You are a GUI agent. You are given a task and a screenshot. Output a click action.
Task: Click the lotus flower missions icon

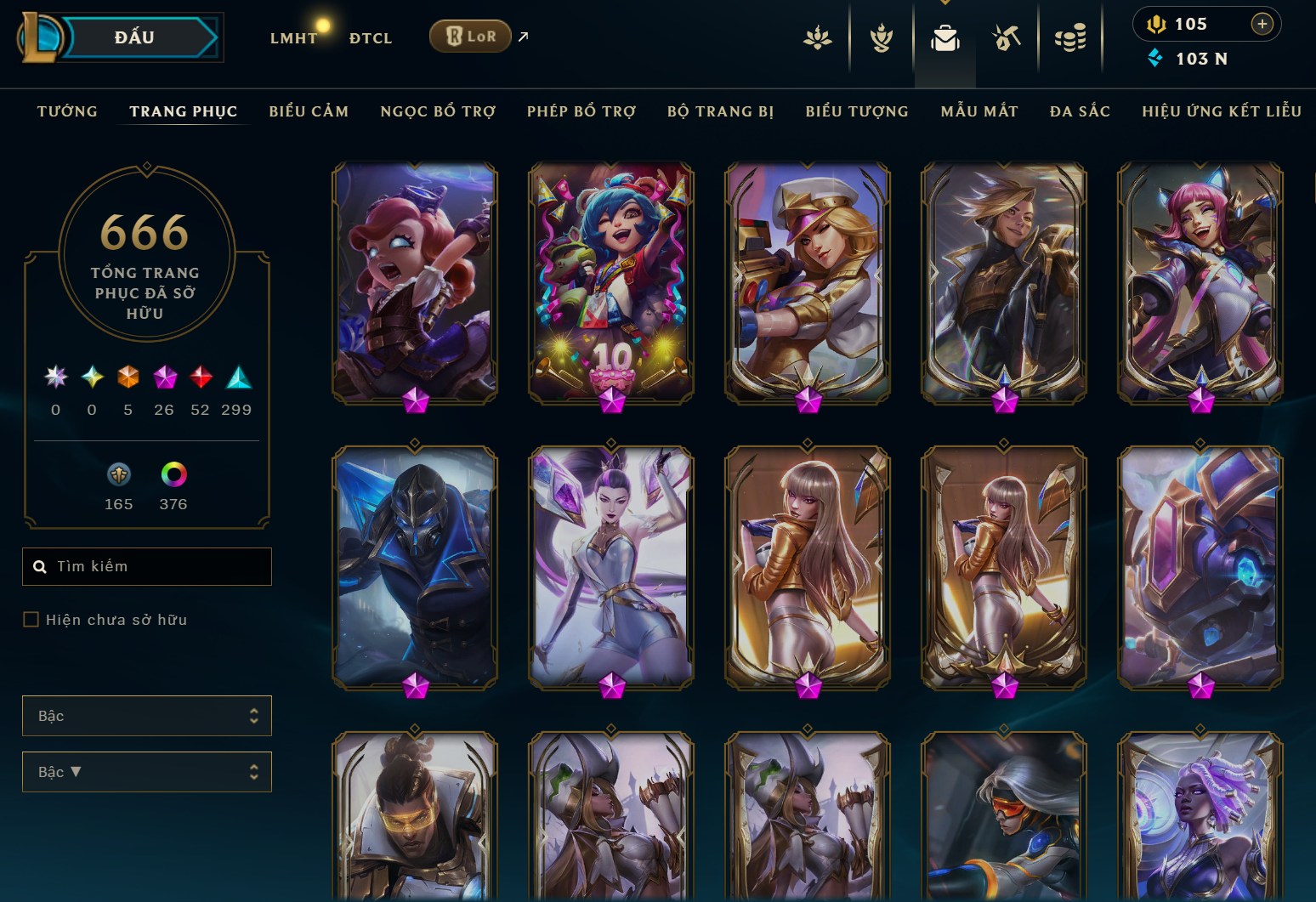819,37
